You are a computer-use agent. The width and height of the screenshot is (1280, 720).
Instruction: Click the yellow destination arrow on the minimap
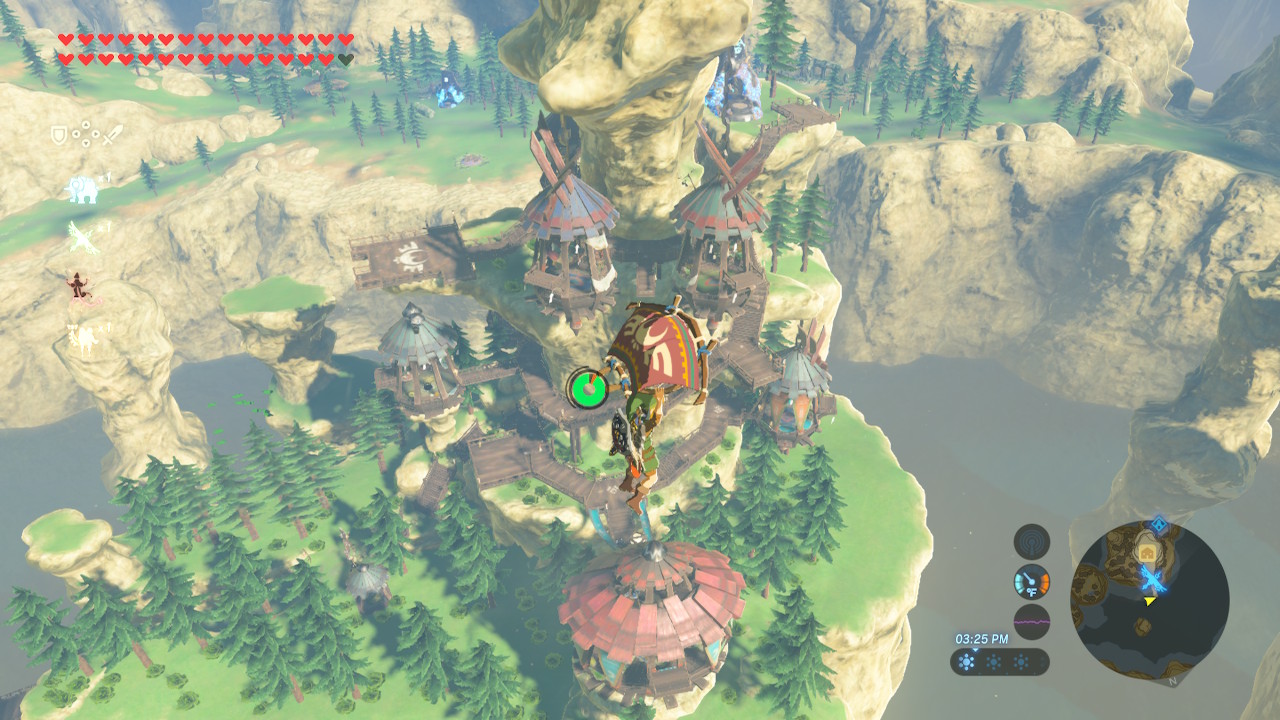pyautogui.click(x=1149, y=602)
